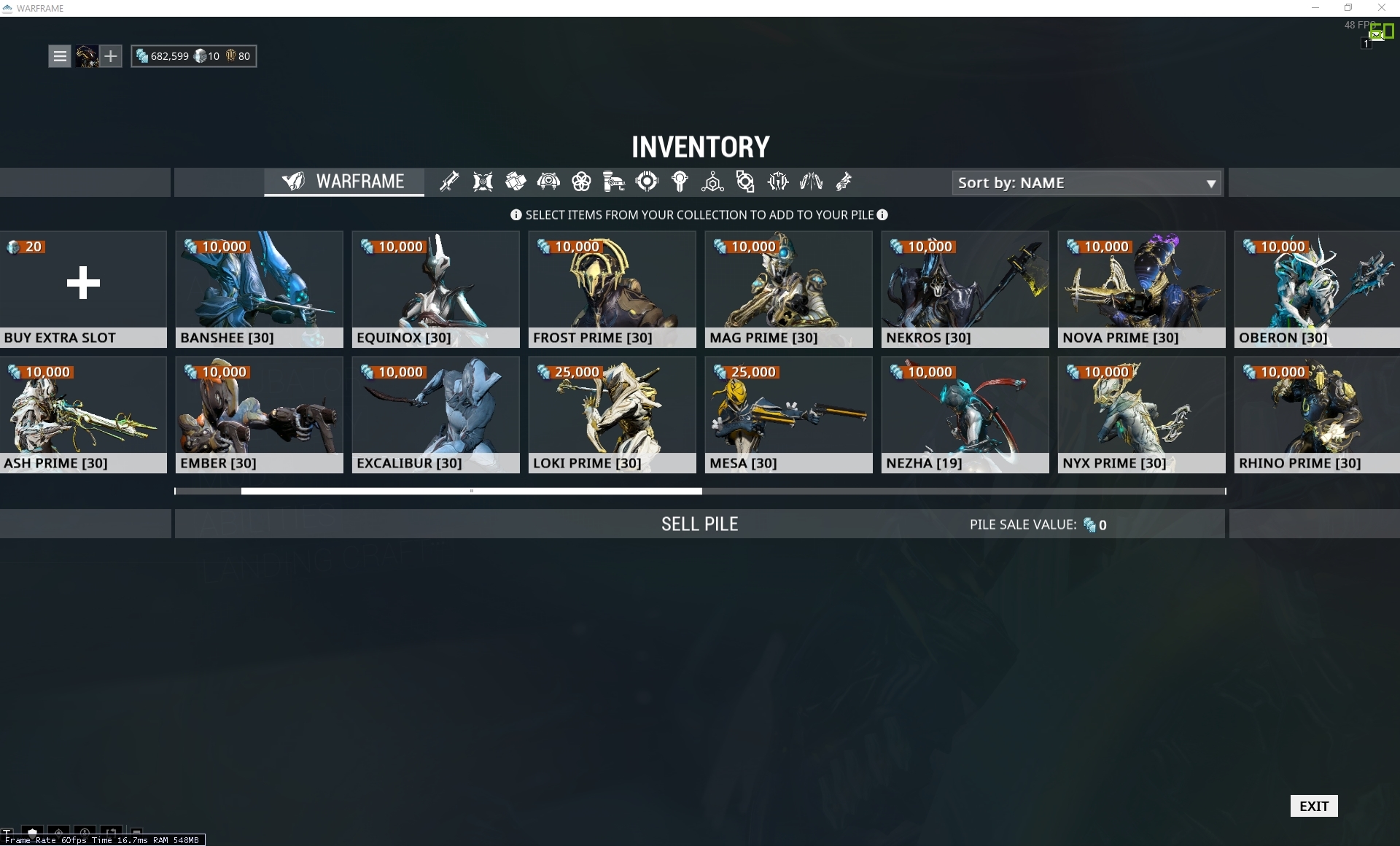Pick the Nekros warframe tile
The width and height of the screenshot is (1400, 846).
click(x=965, y=290)
